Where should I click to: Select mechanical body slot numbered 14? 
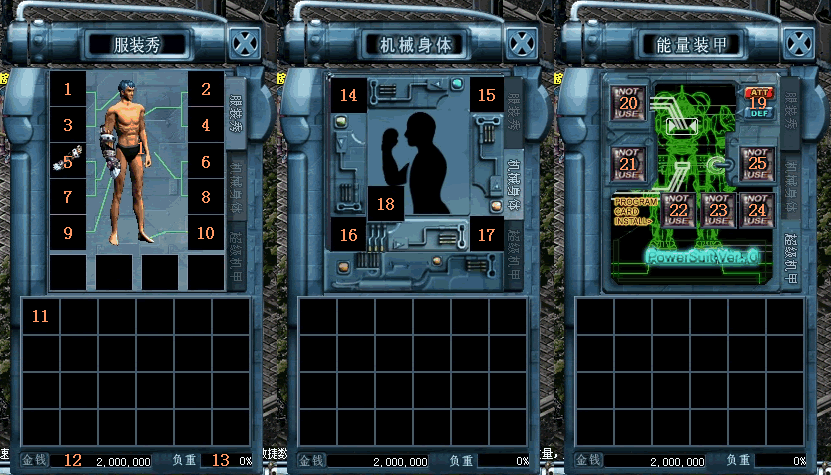coord(348,95)
